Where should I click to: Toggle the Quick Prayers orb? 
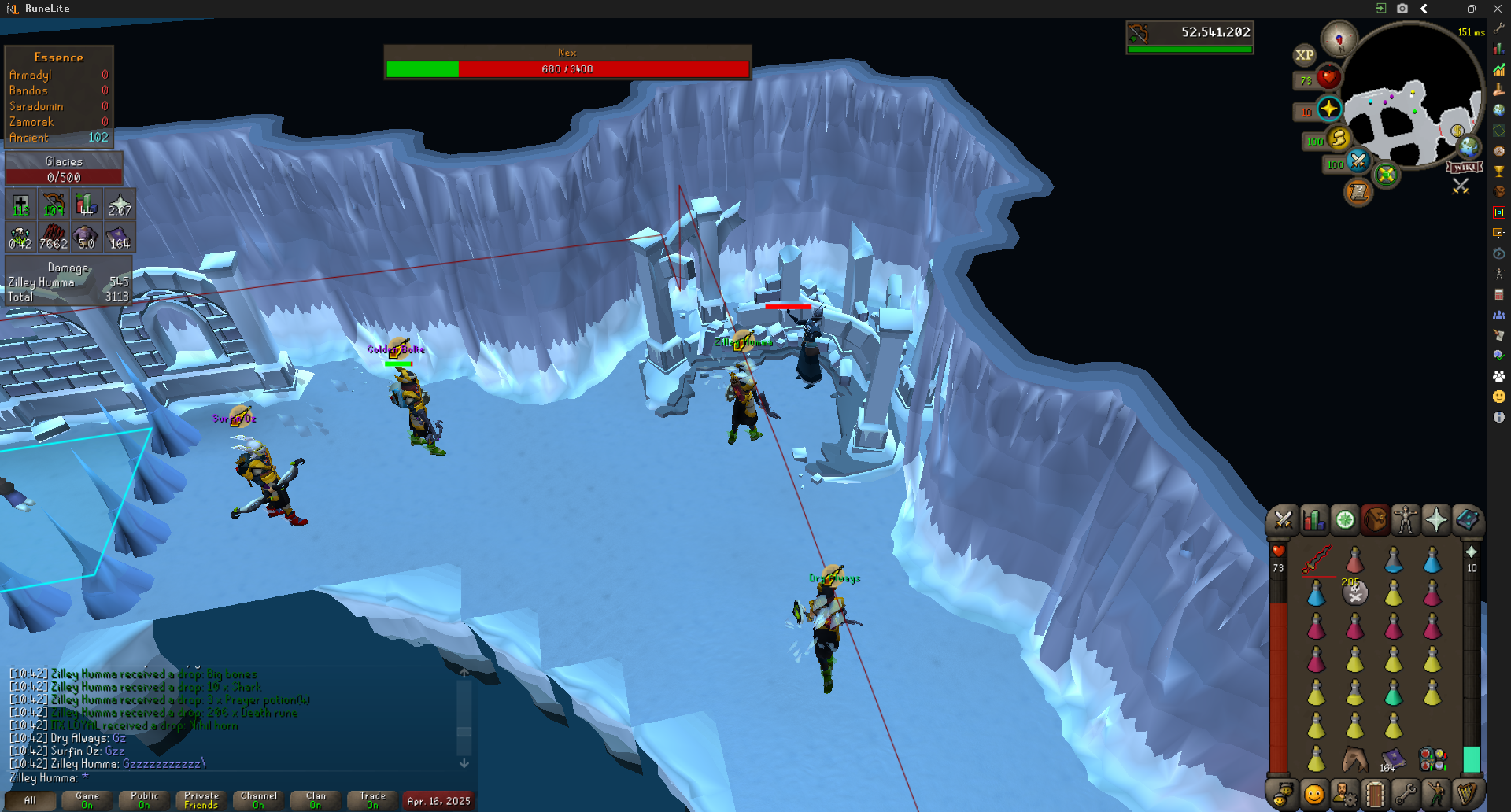point(1329,109)
